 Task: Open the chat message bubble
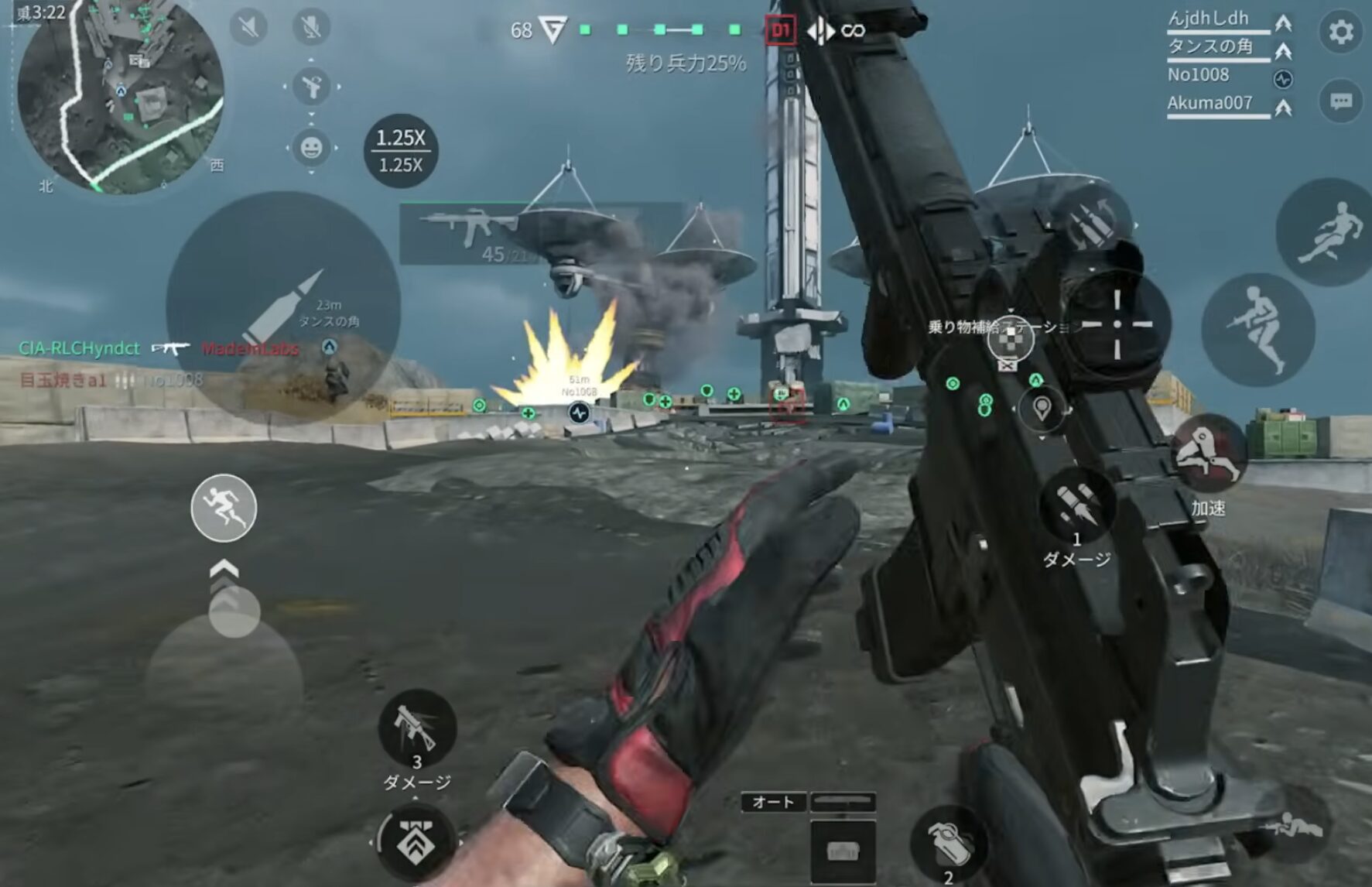[x=1340, y=101]
